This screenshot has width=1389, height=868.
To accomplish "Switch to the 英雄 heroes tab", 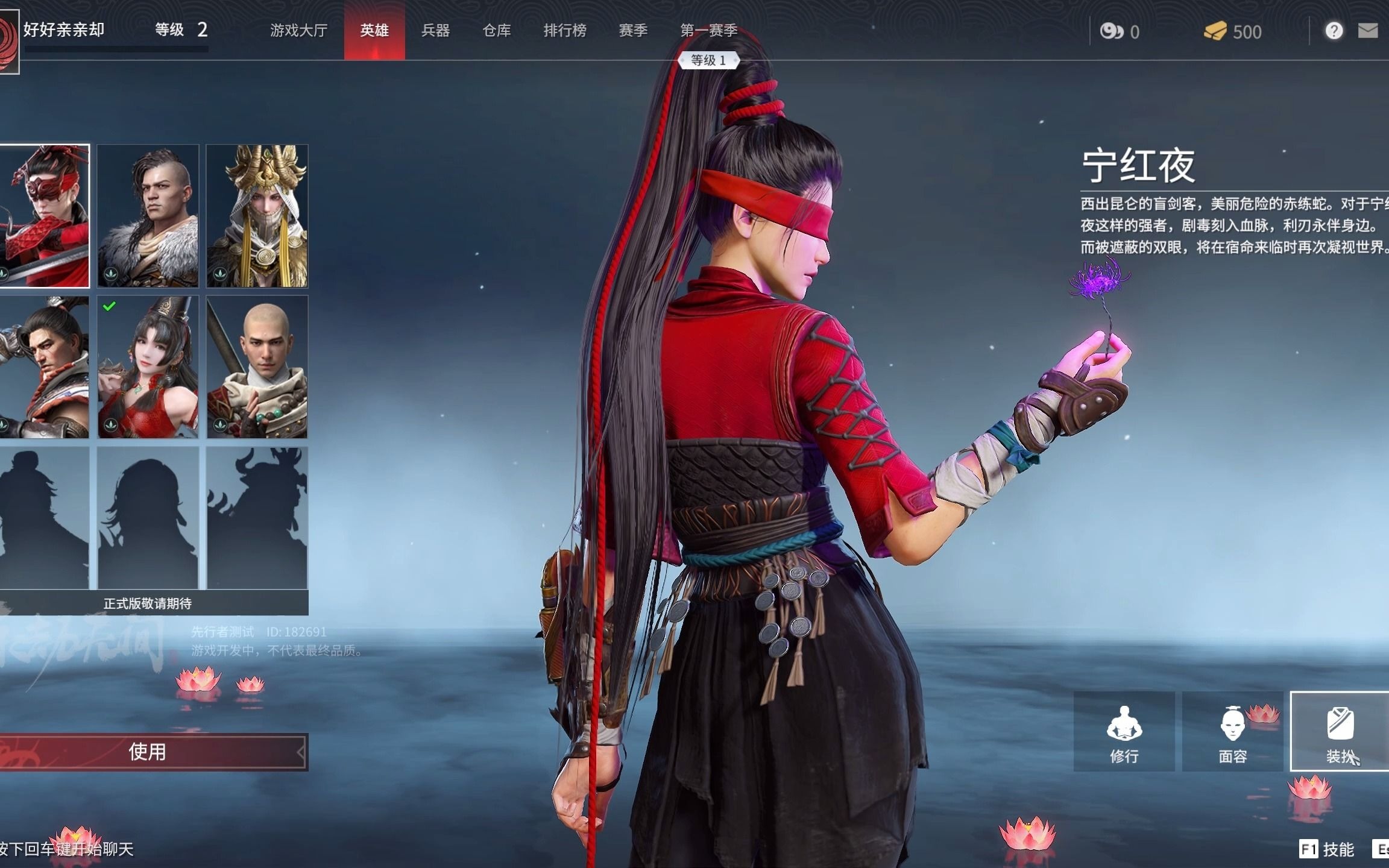I will (374, 30).
